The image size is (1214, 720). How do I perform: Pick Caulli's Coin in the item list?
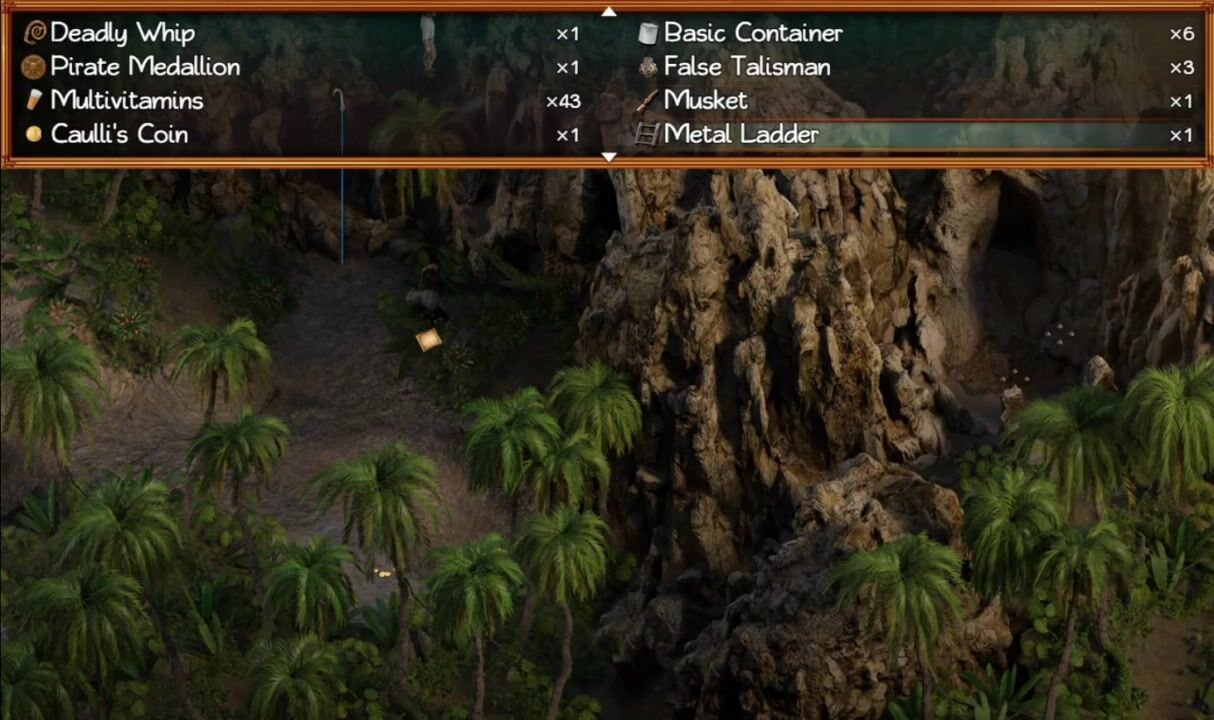[x=119, y=134]
